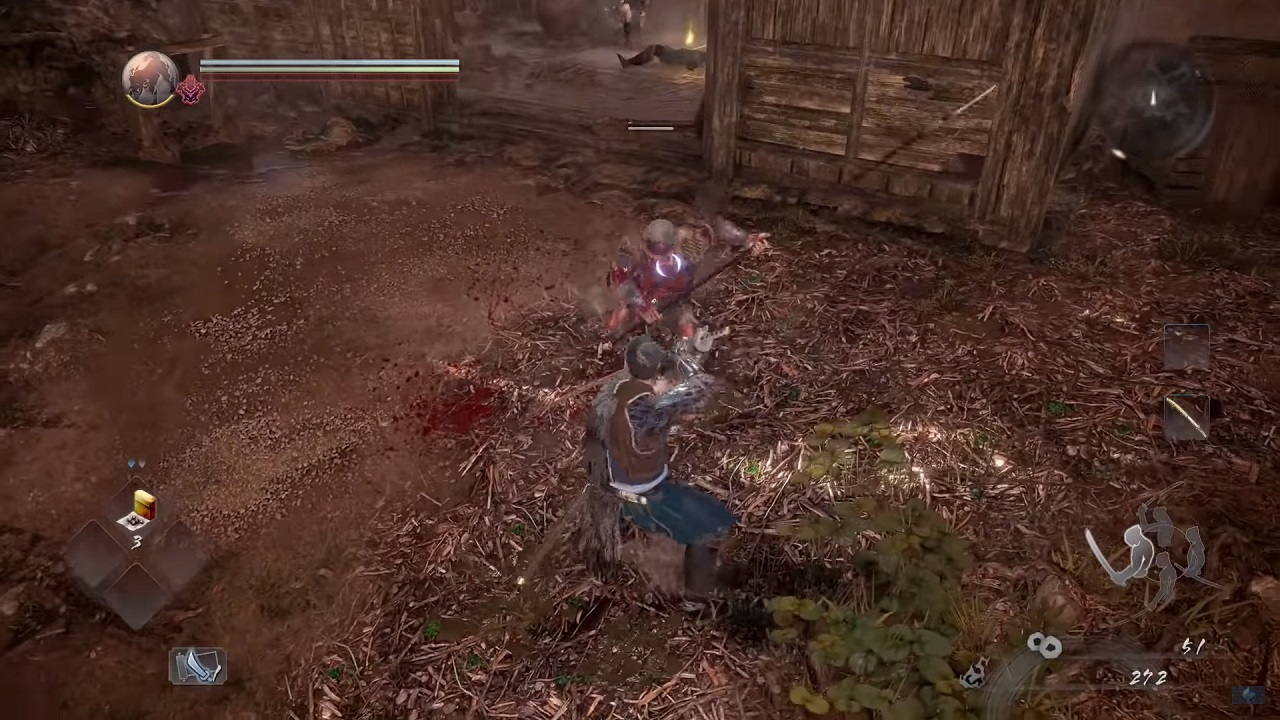Viewport: 1280px width, 720px height.
Task: Click the twin skull currency icon
Action: (x=1044, y=646)
